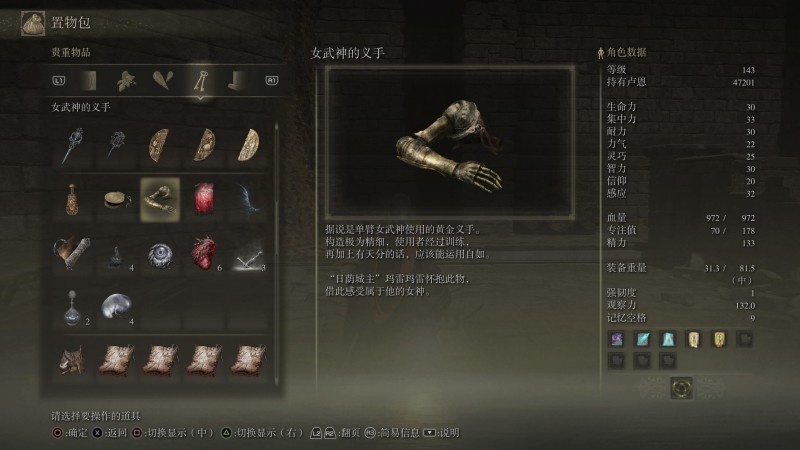Select the Valkyrie's golden prosthesis arm slot
800x450 pixels.
[159, 197]
